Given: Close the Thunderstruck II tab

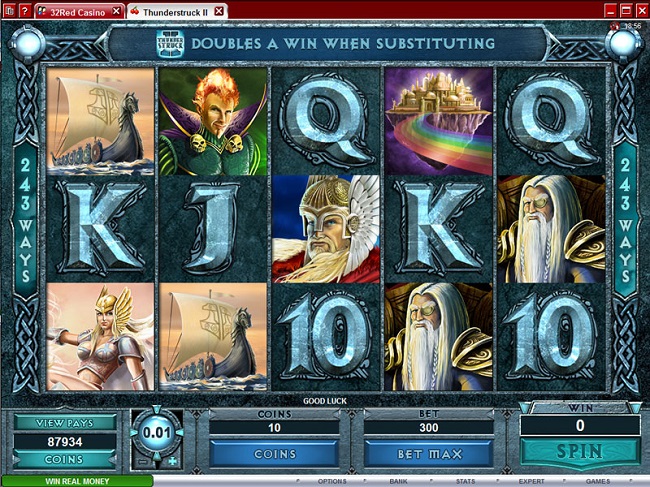Looking at the screenshot, I should (219, 10).
